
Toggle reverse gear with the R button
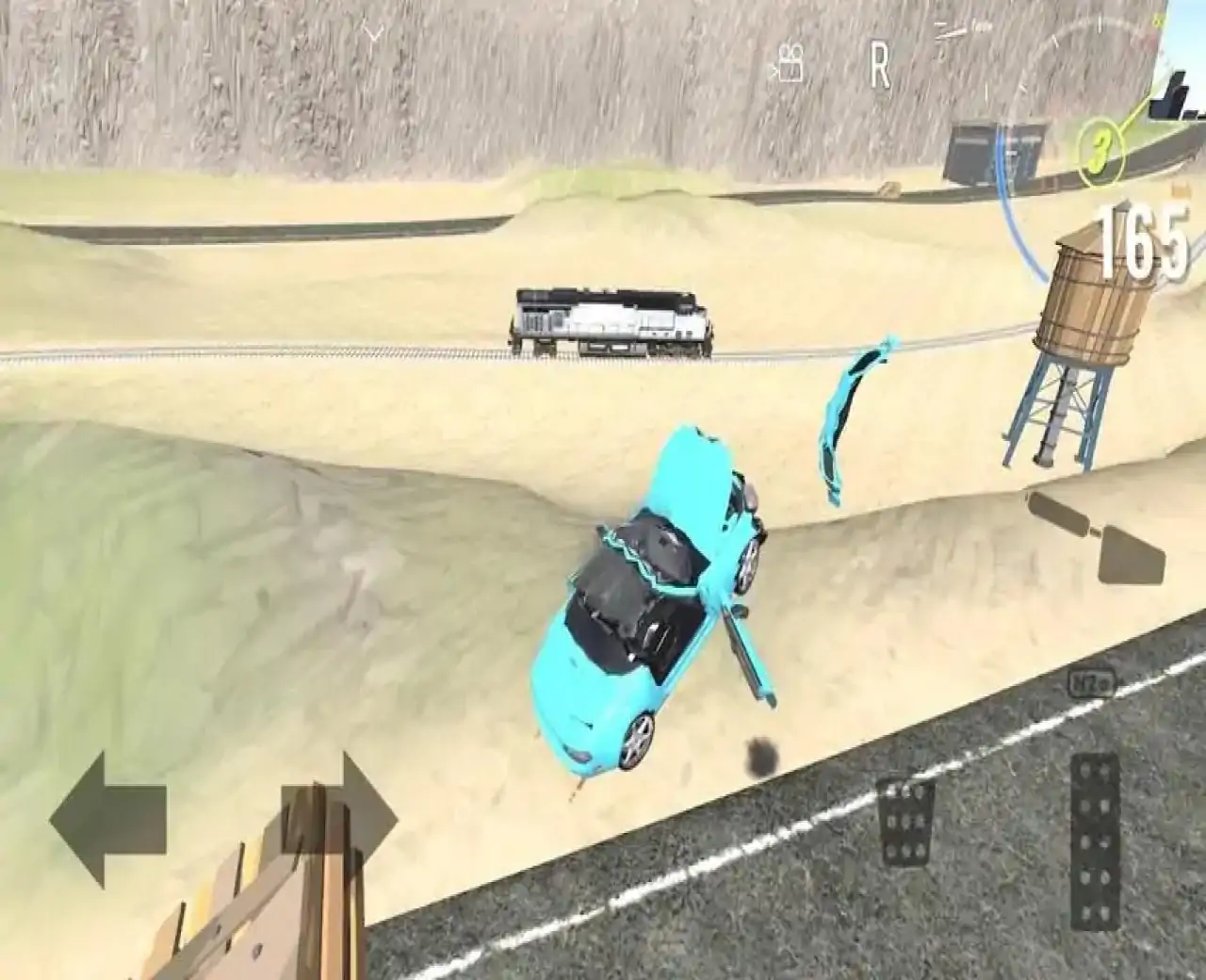click(x=881, y=61)
